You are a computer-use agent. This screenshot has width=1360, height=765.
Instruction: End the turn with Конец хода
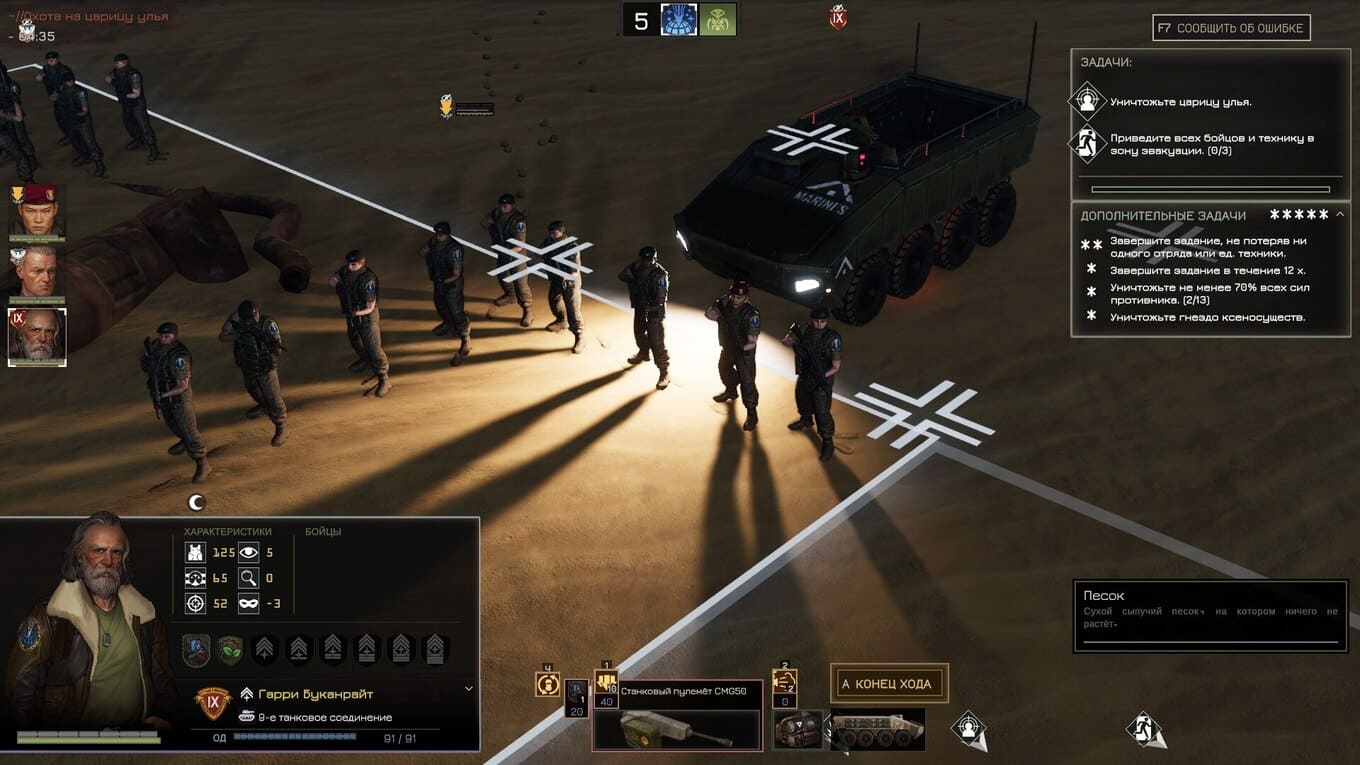pyautogui.click(x=889, y=684)
